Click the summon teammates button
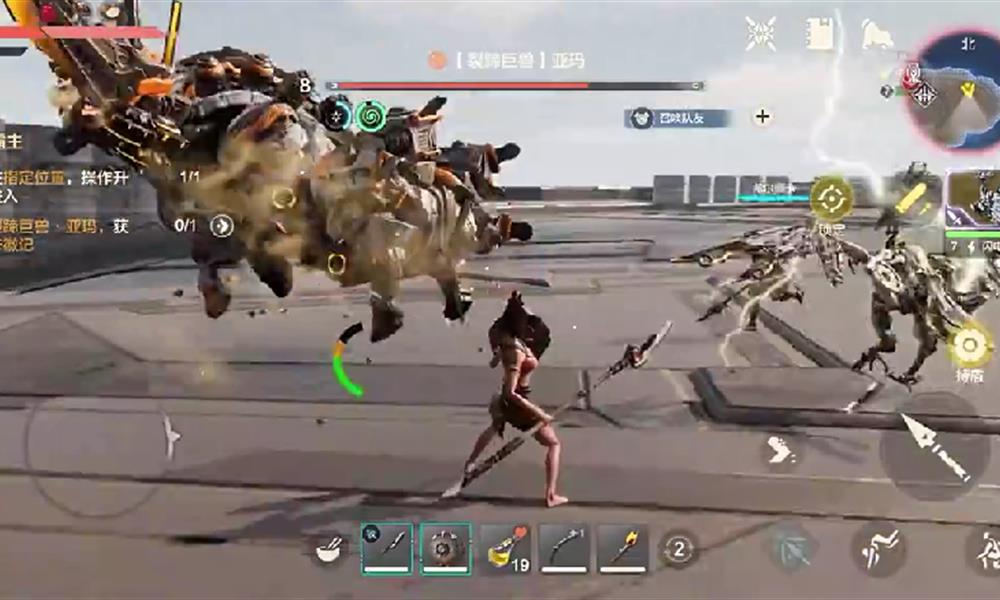Screen dimensions: 1000x600 678,118
